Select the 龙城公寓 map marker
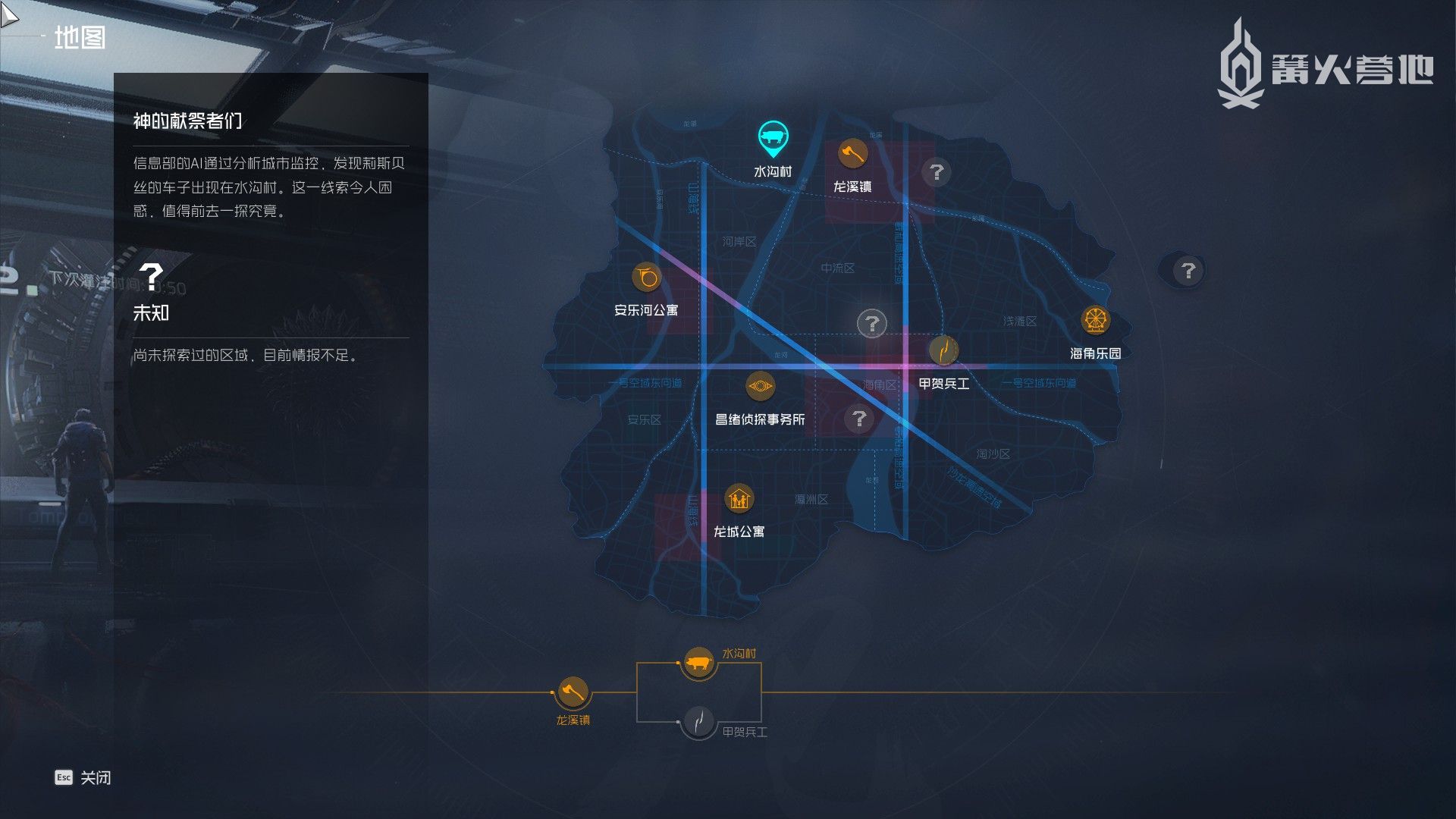 click(x=739, y=499)
